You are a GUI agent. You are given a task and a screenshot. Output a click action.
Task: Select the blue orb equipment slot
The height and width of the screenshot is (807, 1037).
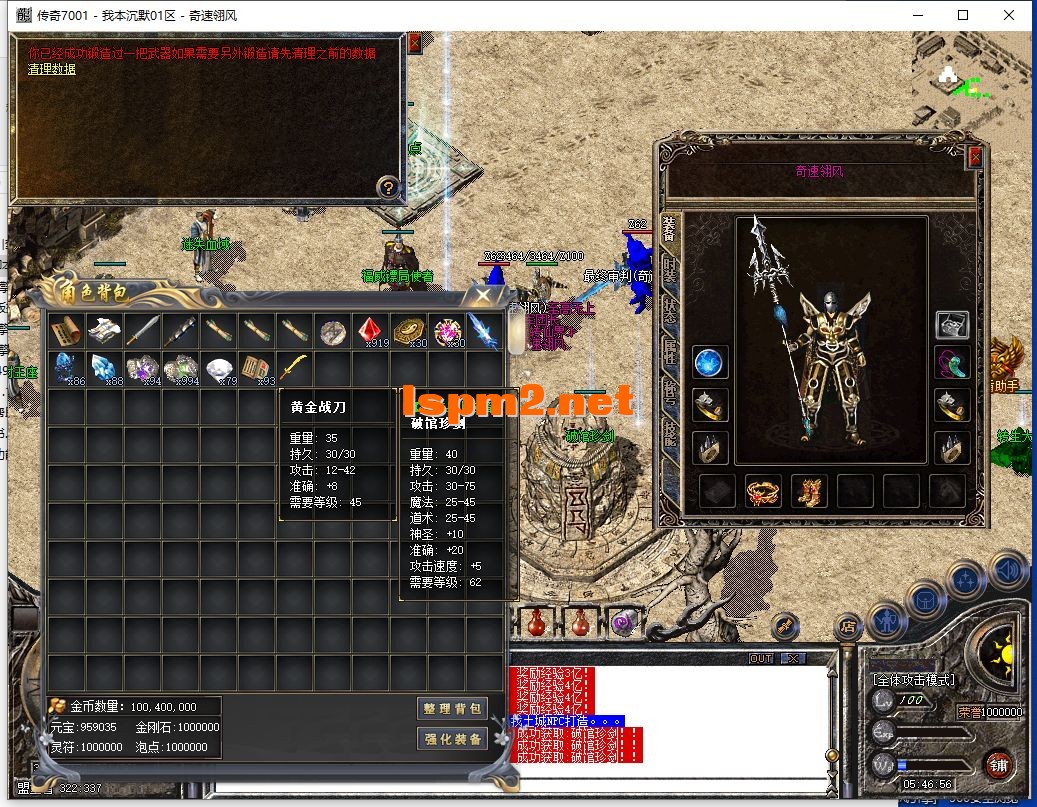pyautogui.click(x=709, y=361)
